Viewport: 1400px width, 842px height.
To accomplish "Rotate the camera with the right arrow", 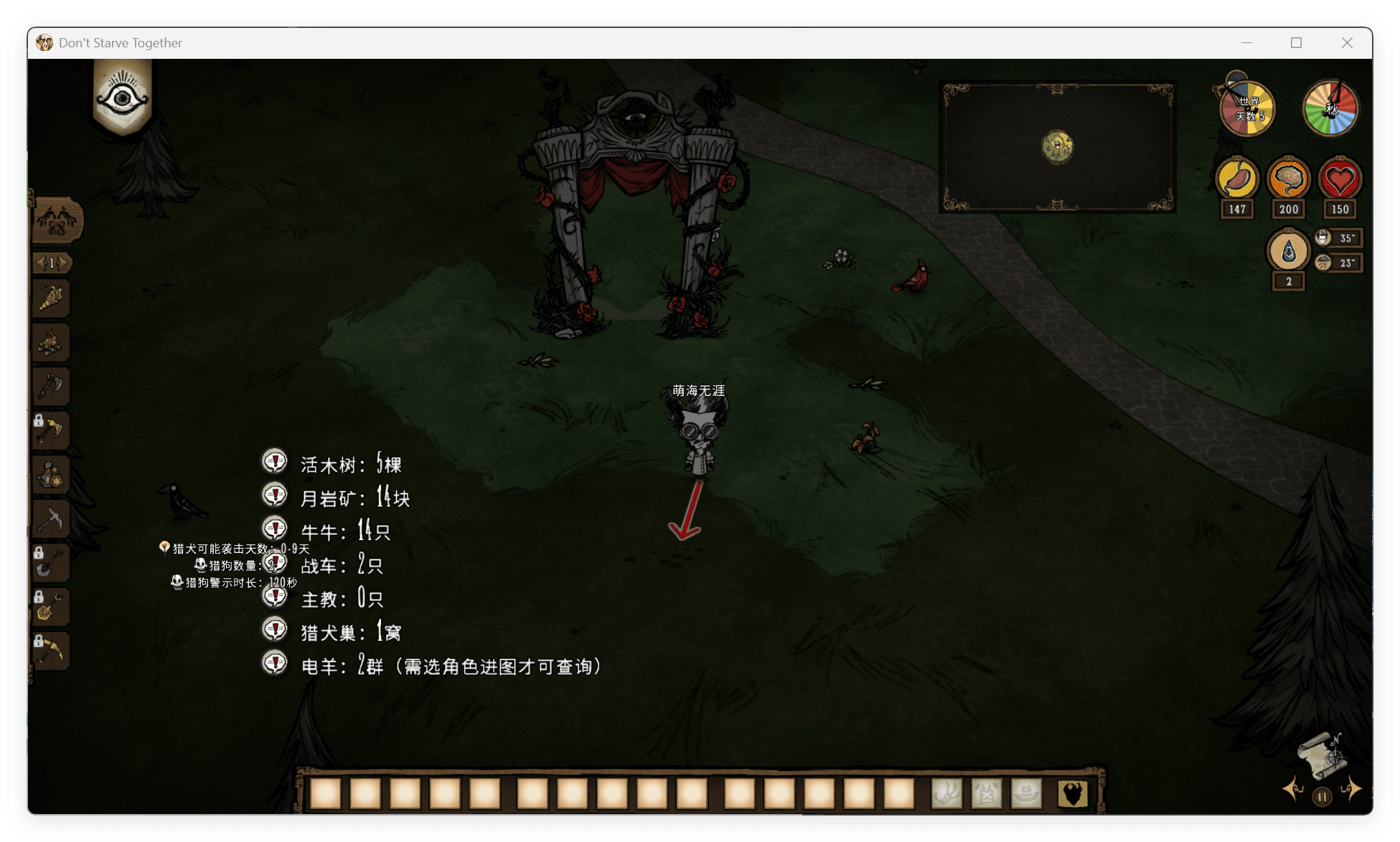I will (1352, 790).
